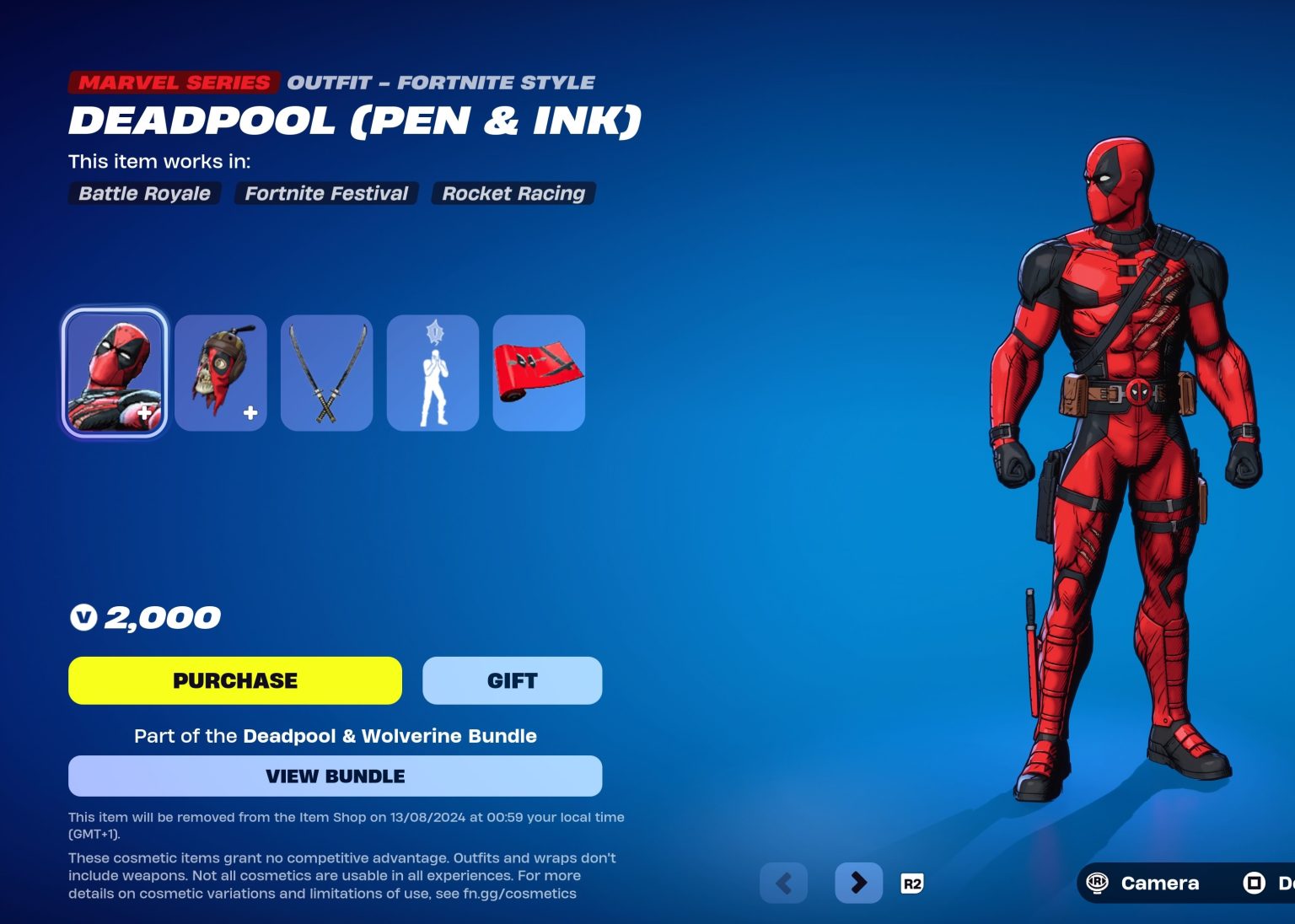Purchase the Deadpool Pen & Ink outfit

click(x=235, y=680)
